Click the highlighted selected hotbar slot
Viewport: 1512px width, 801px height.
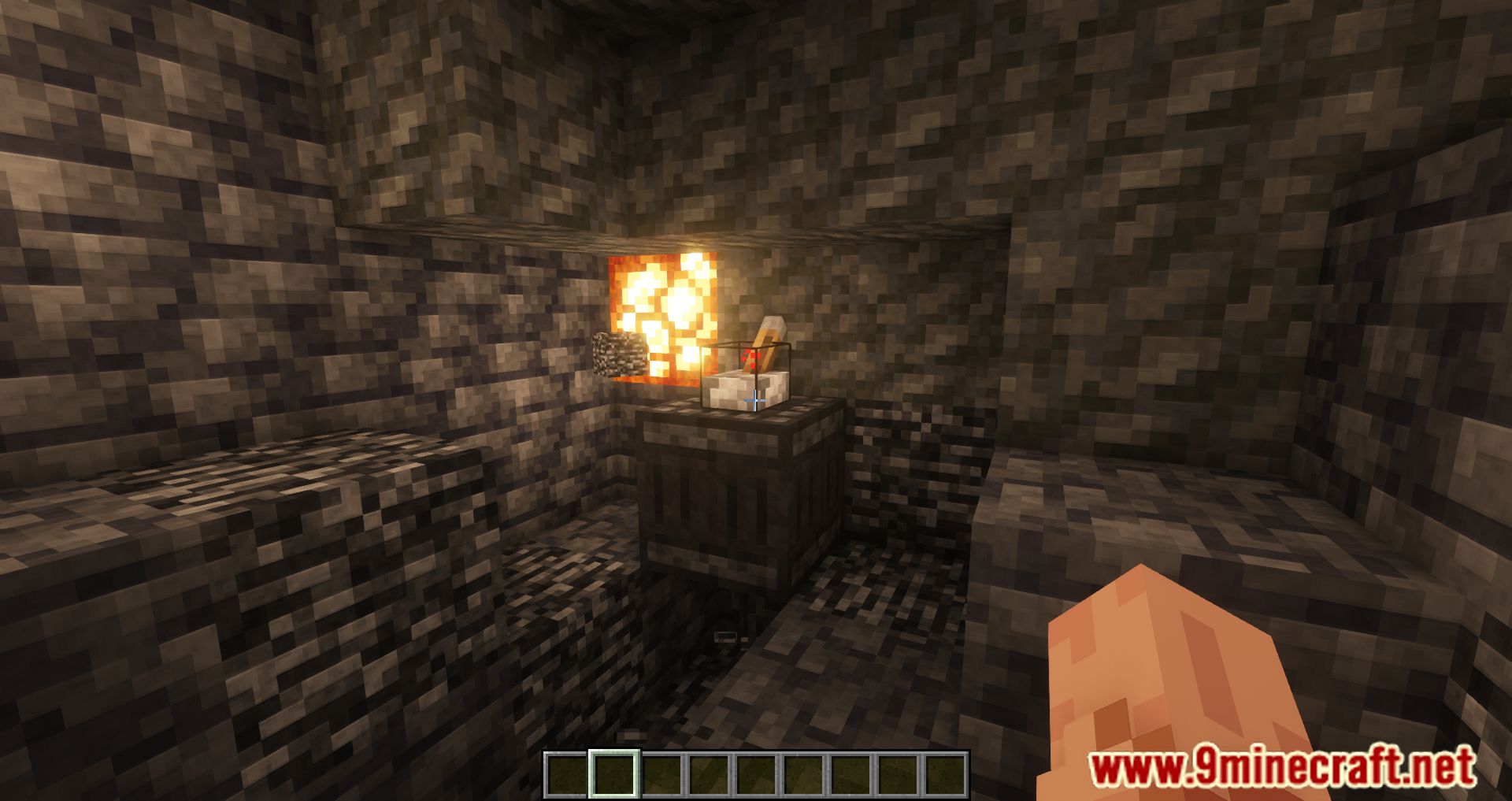click(614, 773)
